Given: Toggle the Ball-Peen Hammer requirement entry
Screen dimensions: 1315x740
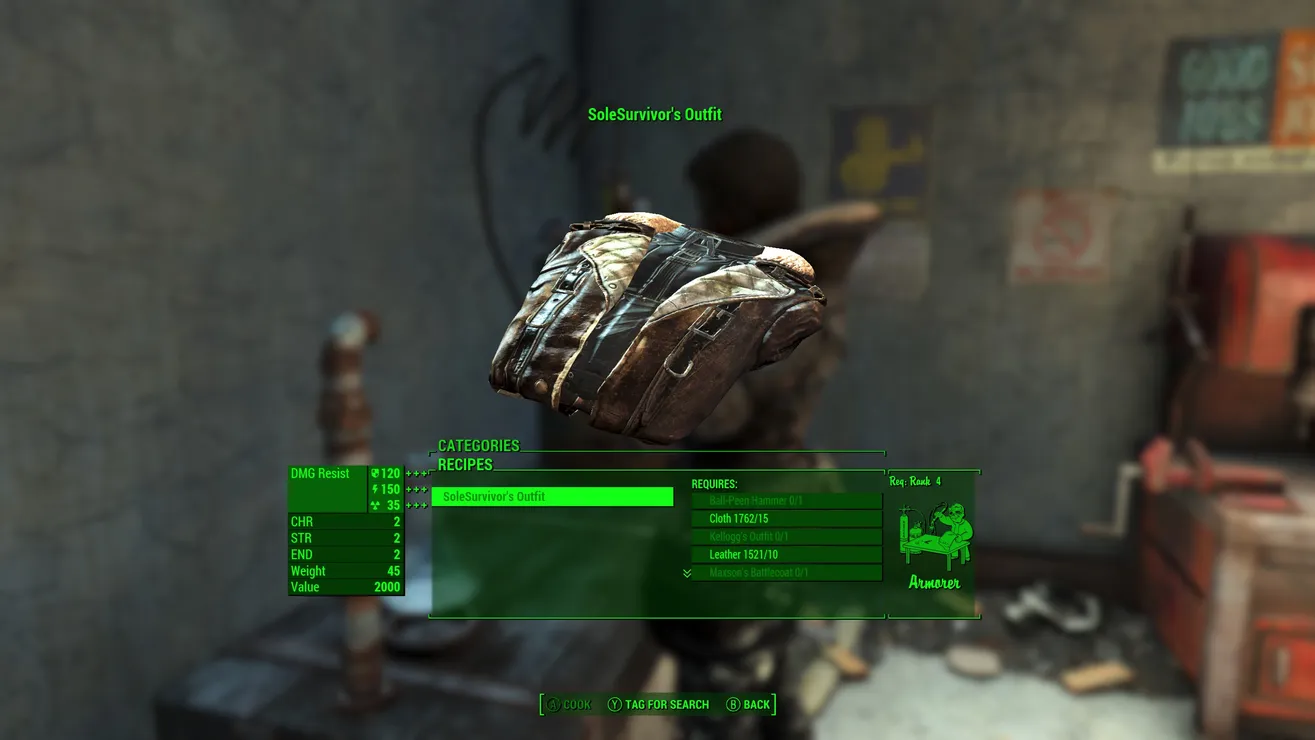Looking at the screenshot, I should (785, 500).
